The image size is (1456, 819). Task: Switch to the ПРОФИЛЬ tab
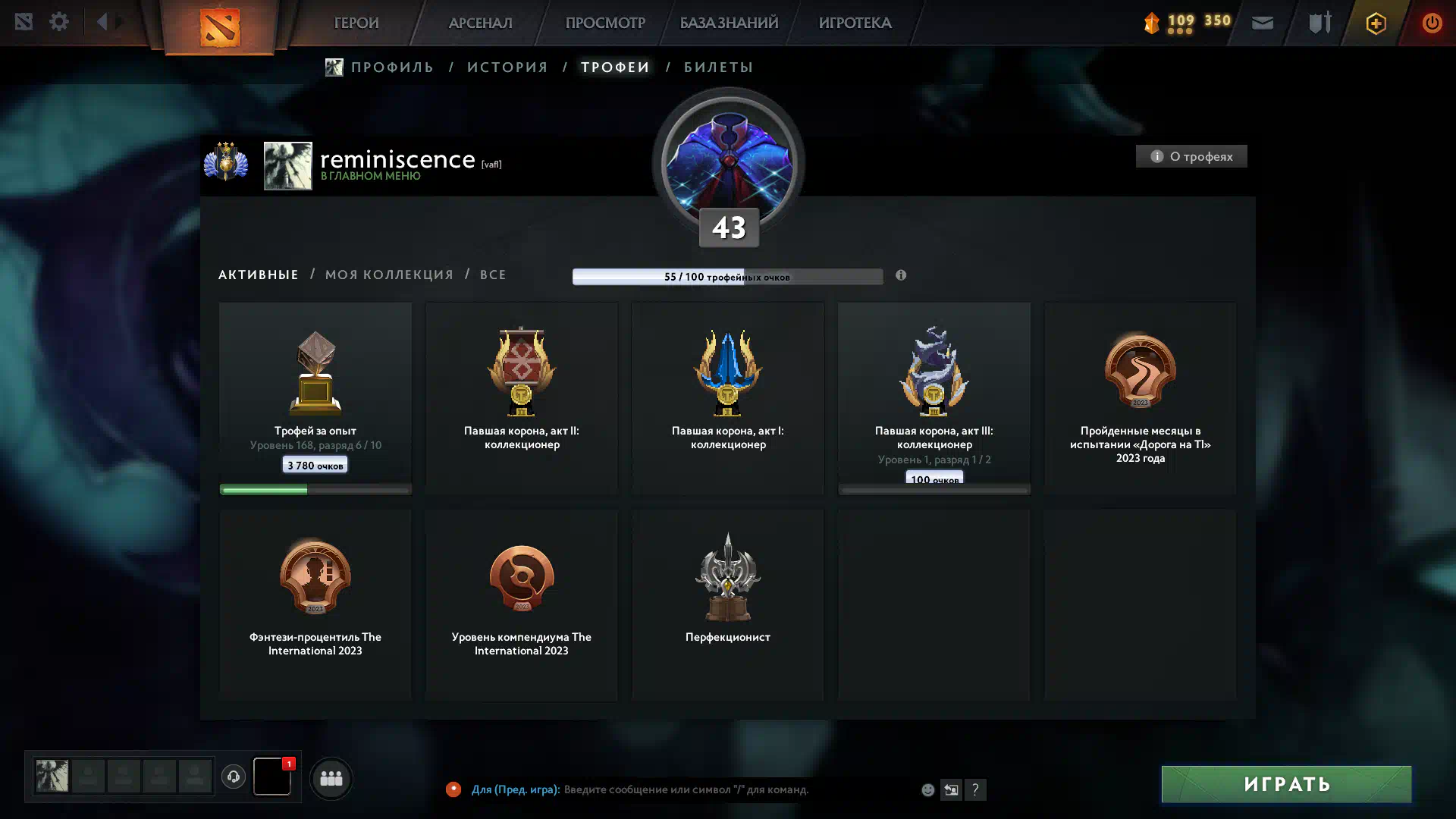click(x=391, y=67)
